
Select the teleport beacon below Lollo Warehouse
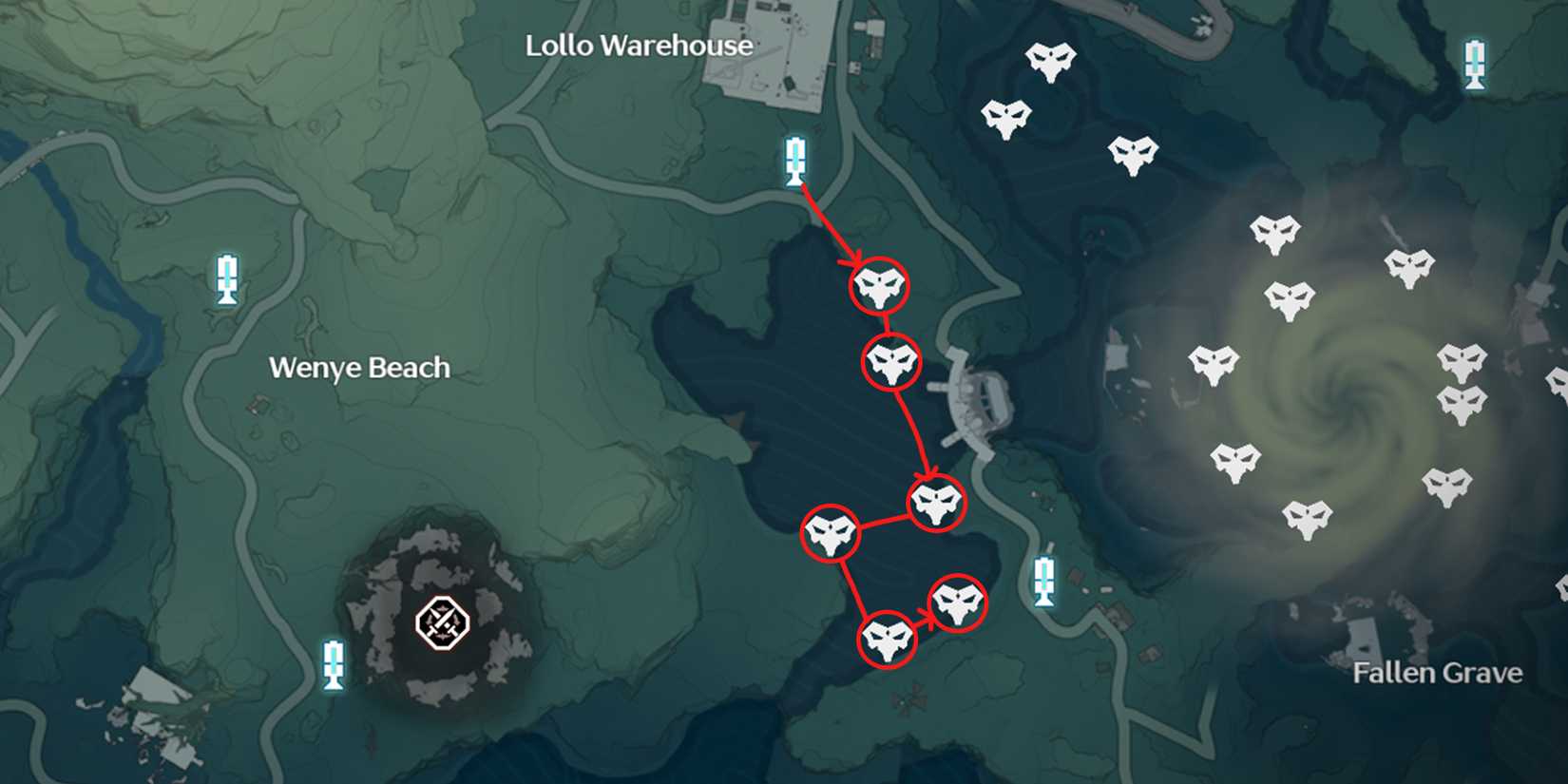pyautogui.click(x=794, y=162)
